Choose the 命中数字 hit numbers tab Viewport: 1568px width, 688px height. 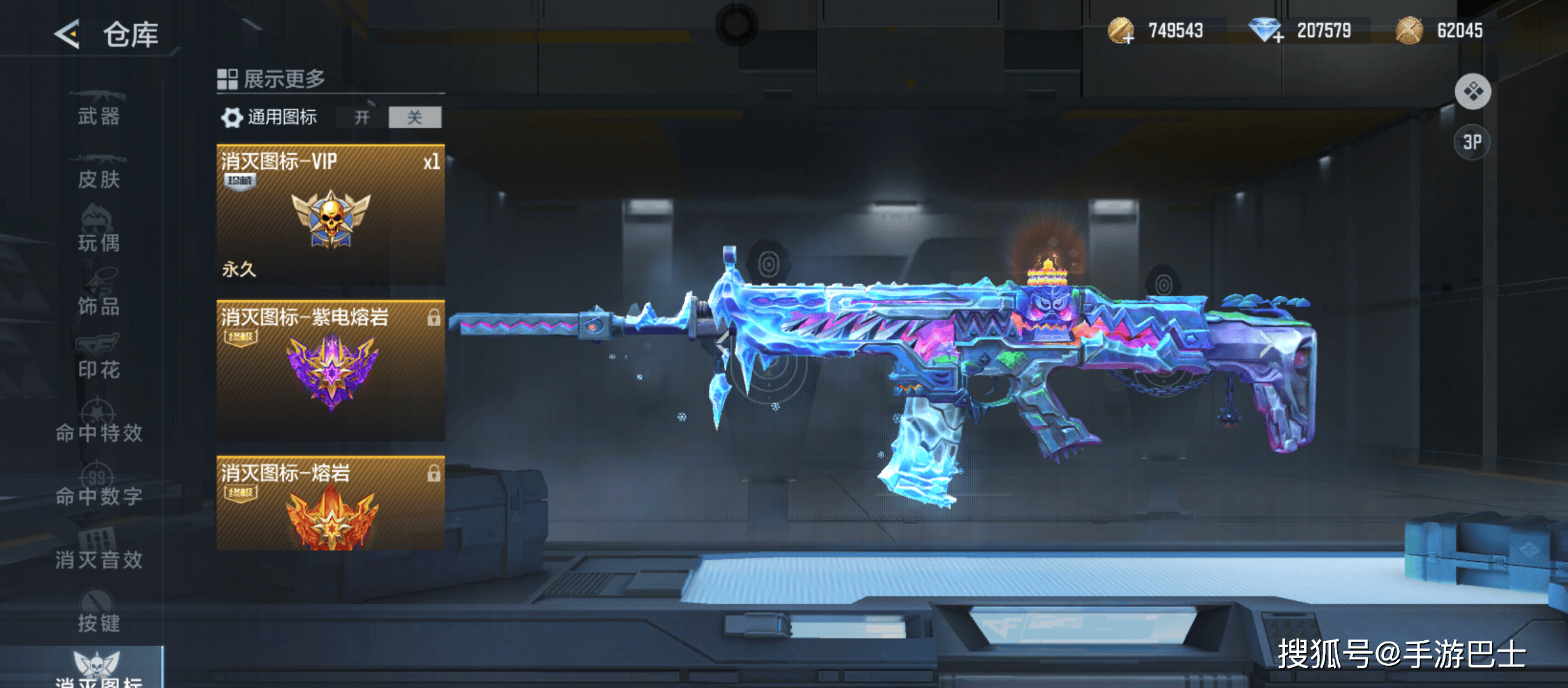point(99,490)
